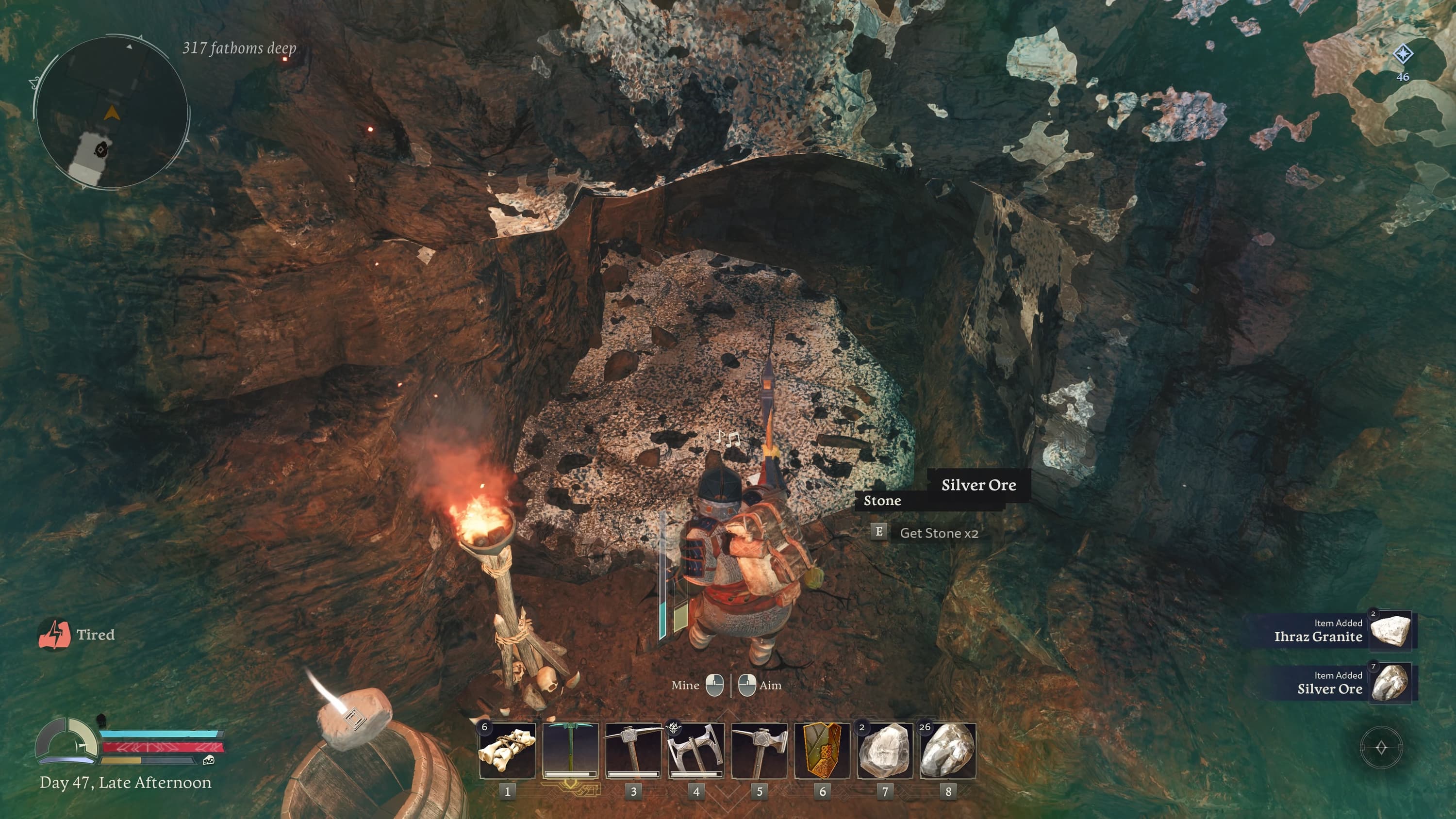Pick the Ihraz Granite stack in the hotbar
Viewport: 1456px width, 819px height.
[x=885, y=750]
